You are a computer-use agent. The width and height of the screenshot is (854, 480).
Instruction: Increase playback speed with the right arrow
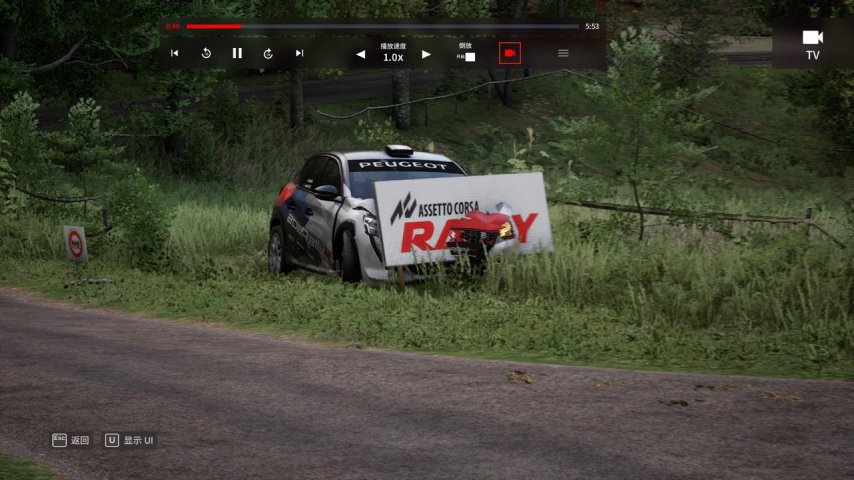tap(426, 54)
